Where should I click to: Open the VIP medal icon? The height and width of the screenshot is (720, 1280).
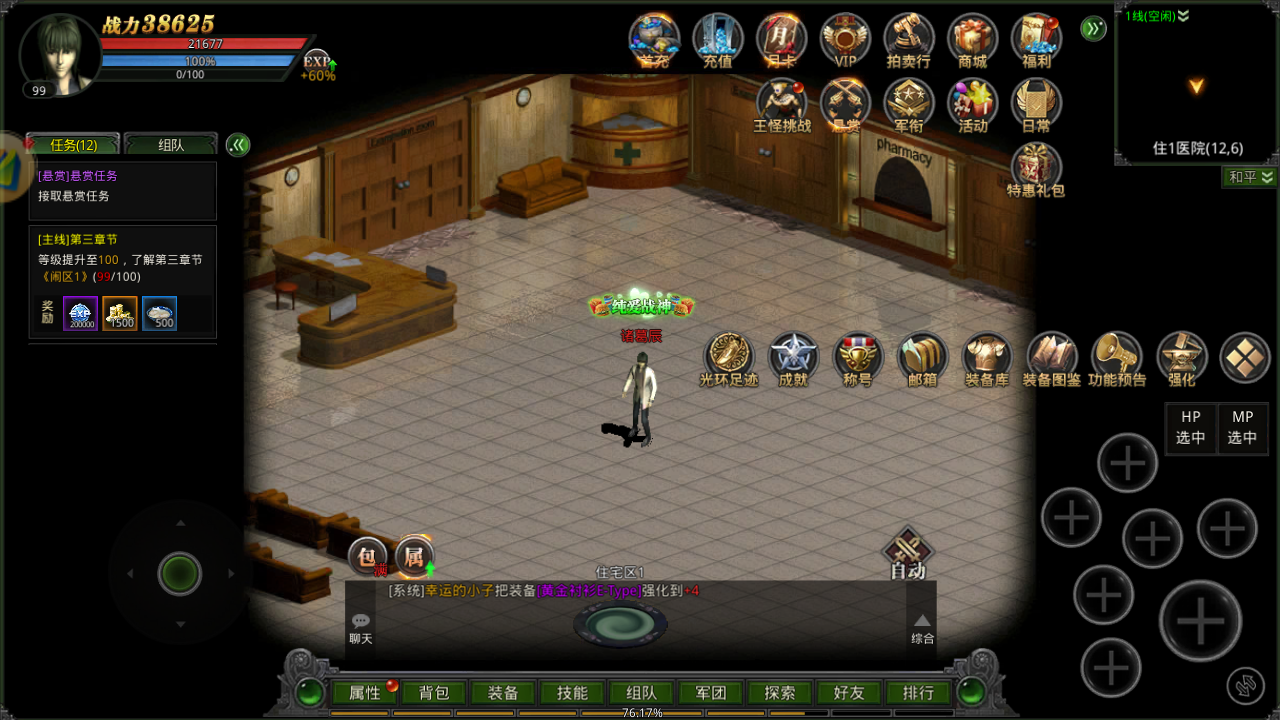[x=845, y=41]
